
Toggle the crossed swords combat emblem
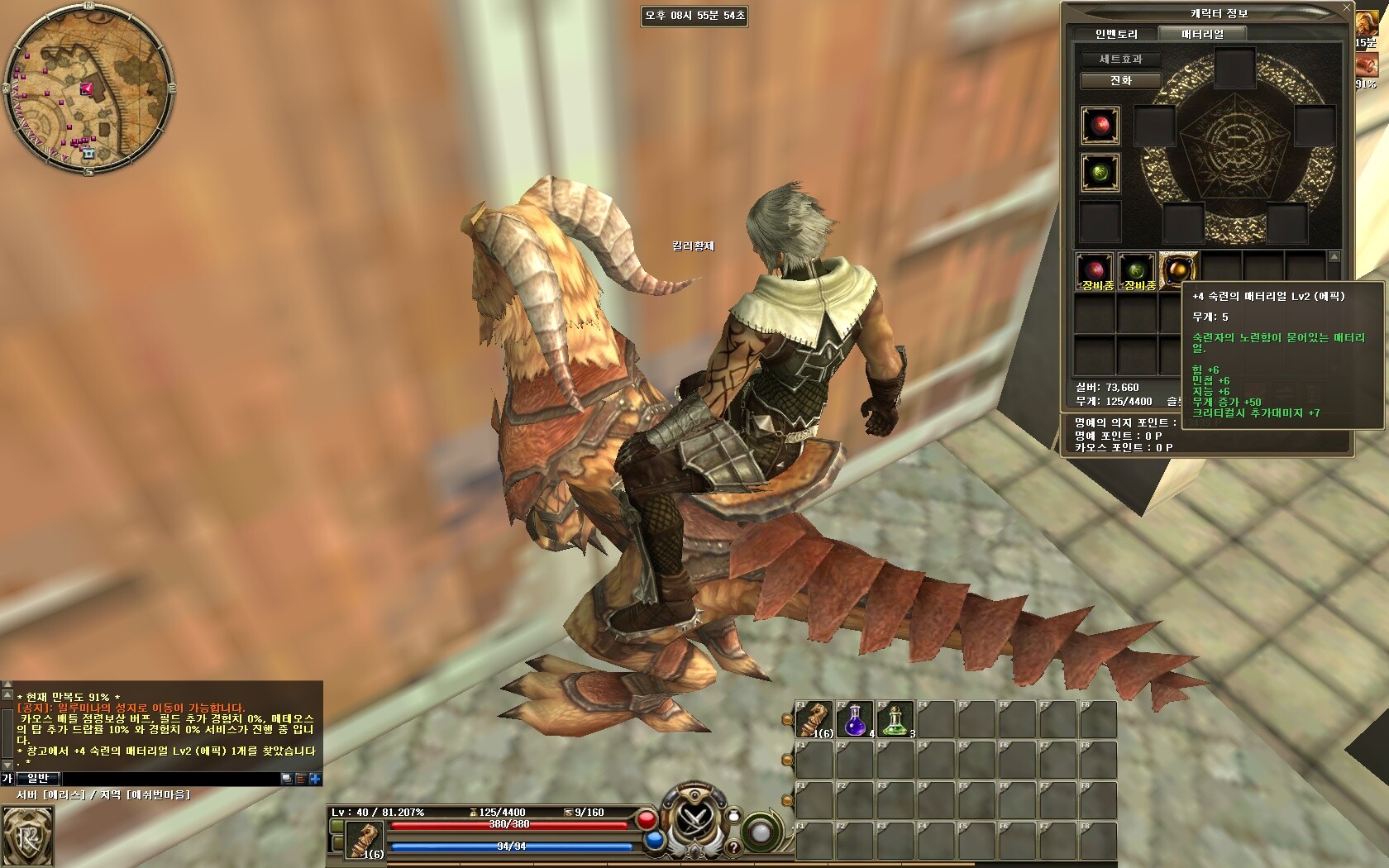(x=691, y=819)
